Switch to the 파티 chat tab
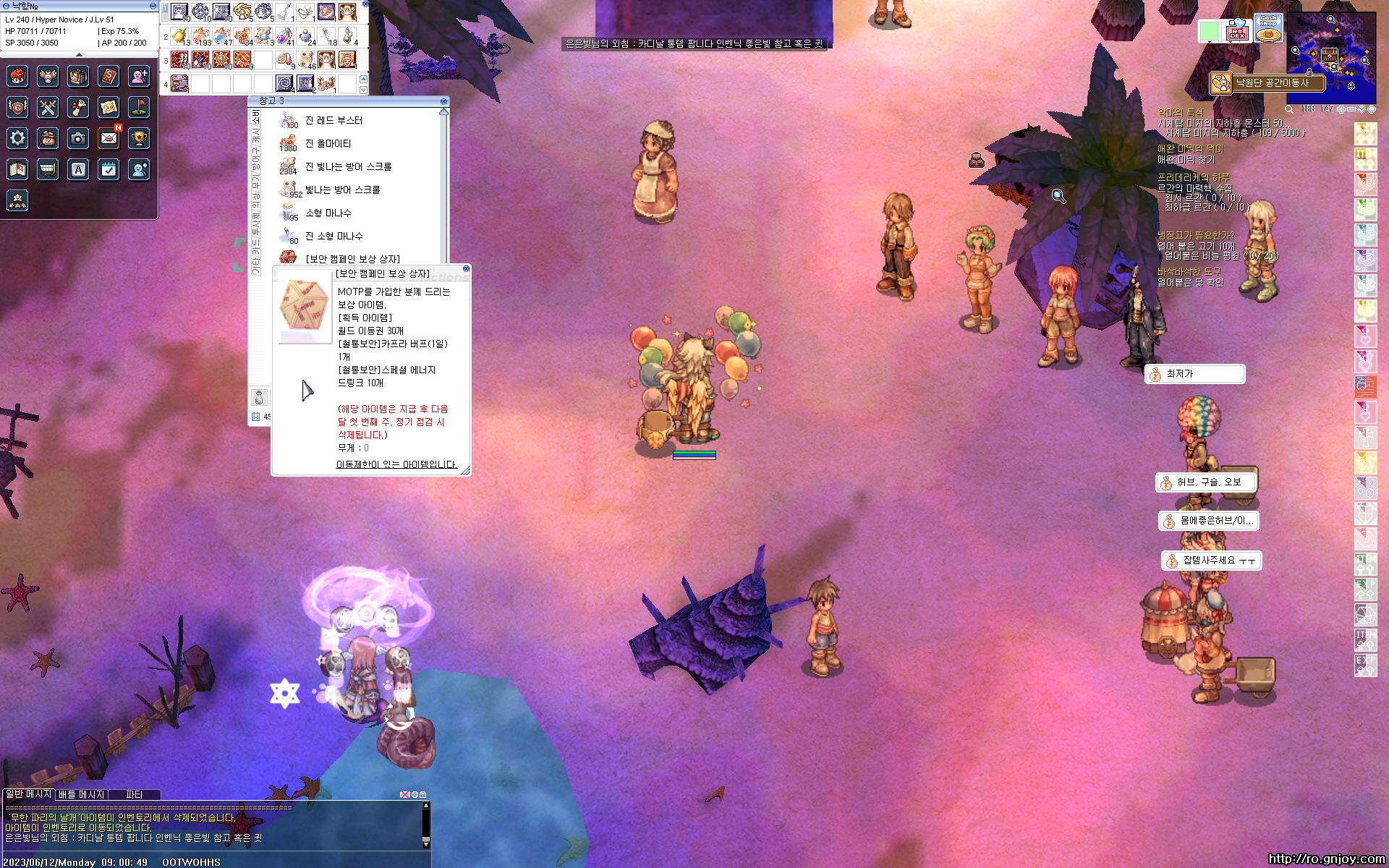The height and width of the screenshot is (868, 1389). pyautogui.click(x=134, y=794)
